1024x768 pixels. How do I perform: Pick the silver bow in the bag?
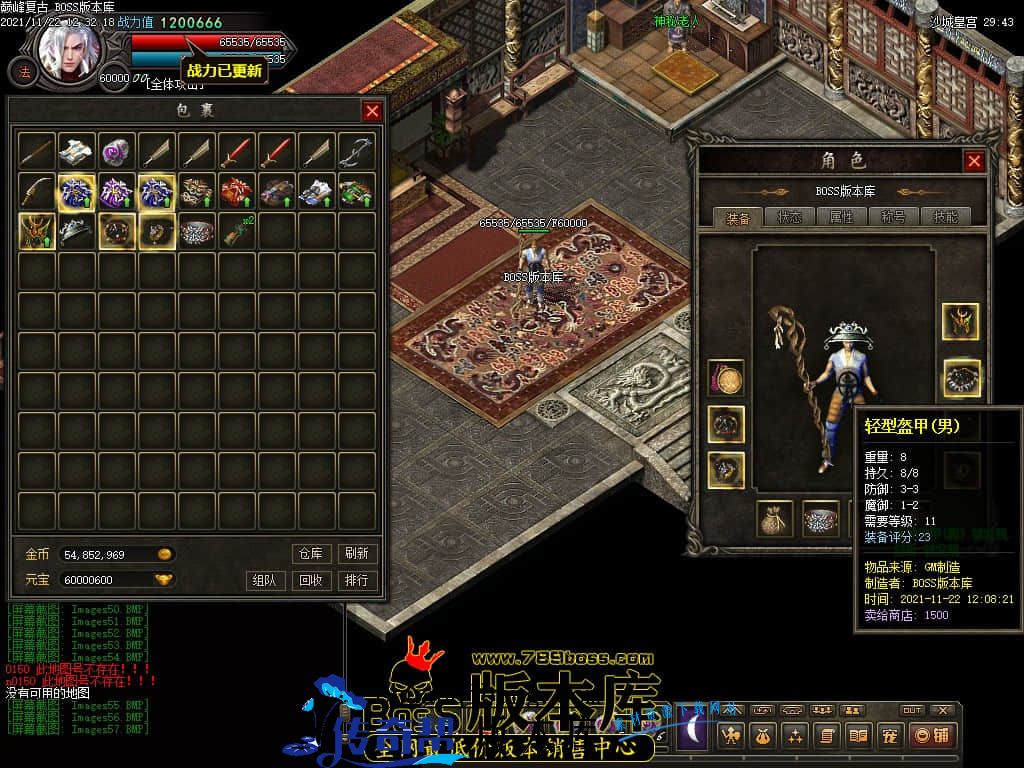click(x=357, y=151)
